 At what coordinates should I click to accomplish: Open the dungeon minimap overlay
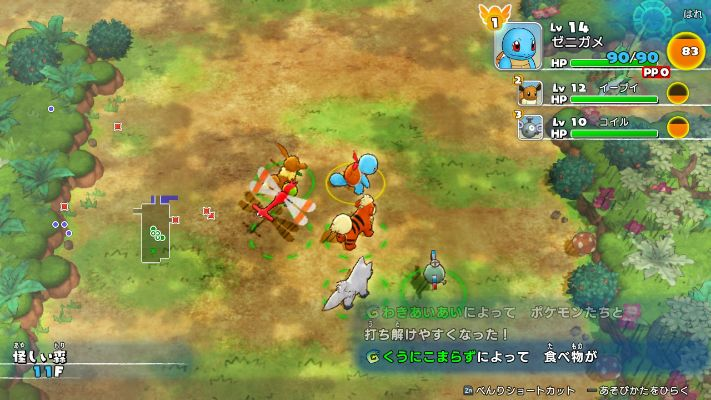pos(155,231)
